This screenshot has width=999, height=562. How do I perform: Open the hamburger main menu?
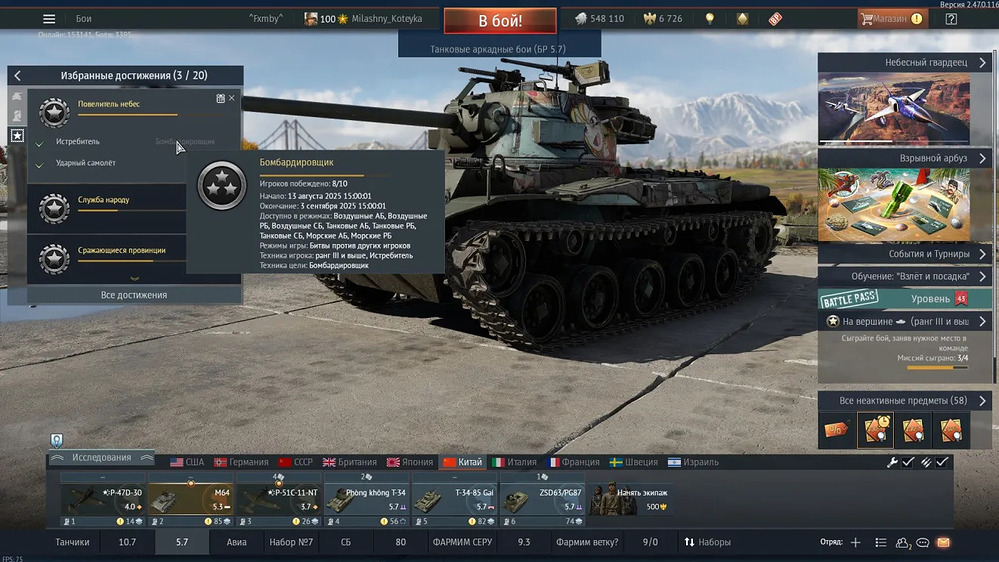pyautogui.click(x=48, y=19)
